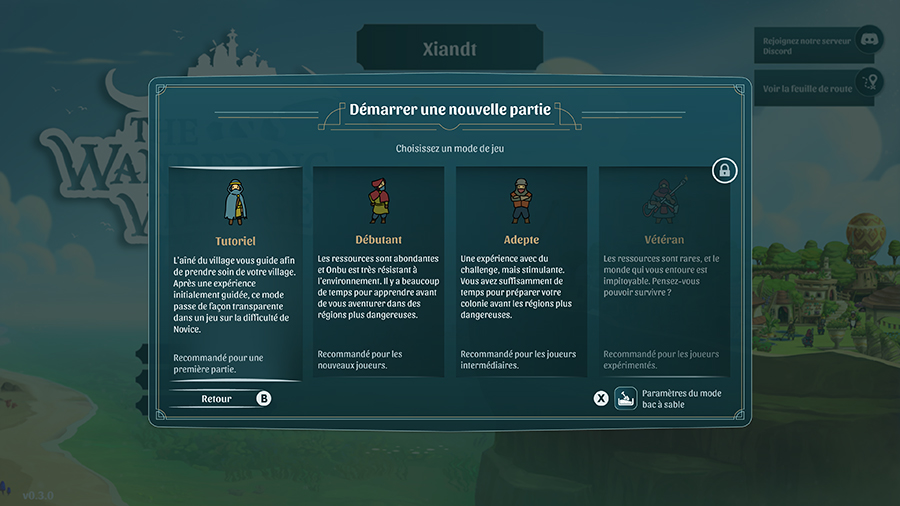Select the locked Vétéran mode card

point(664,270)
